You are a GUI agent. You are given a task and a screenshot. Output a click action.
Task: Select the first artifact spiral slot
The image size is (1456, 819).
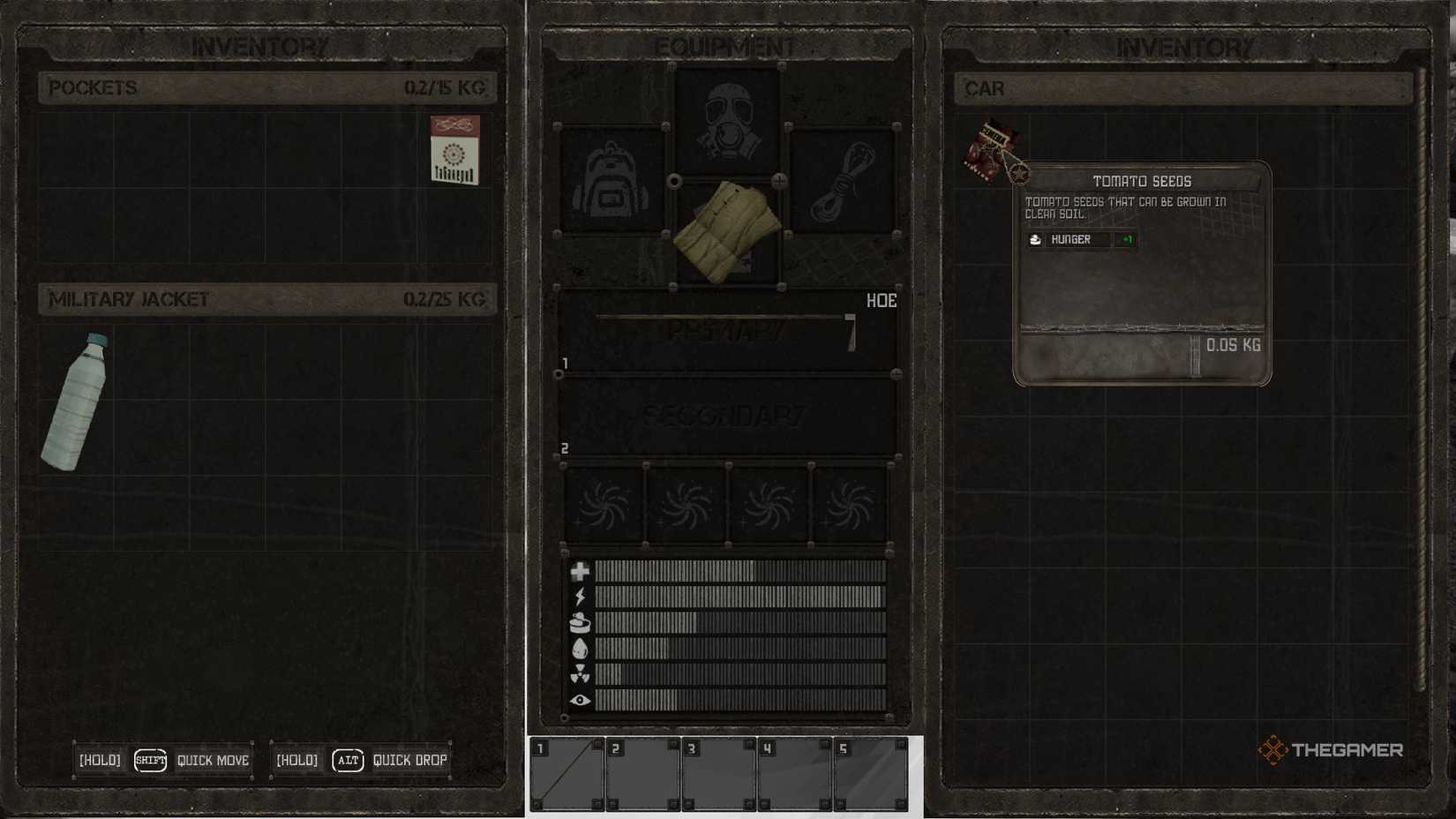604,504
